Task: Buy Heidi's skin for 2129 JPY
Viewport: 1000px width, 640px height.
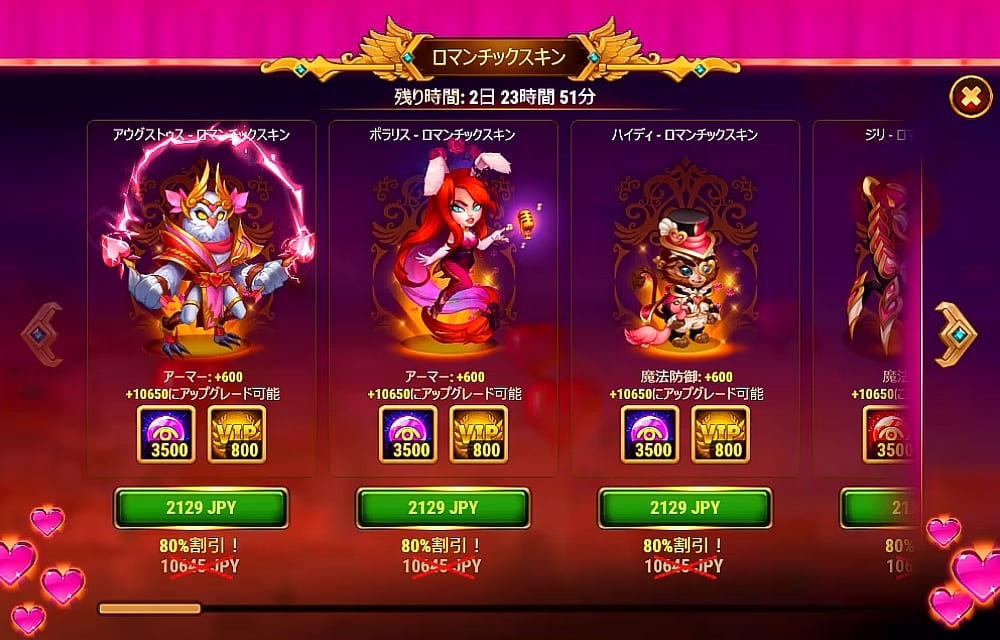Action: coord(685,508)
